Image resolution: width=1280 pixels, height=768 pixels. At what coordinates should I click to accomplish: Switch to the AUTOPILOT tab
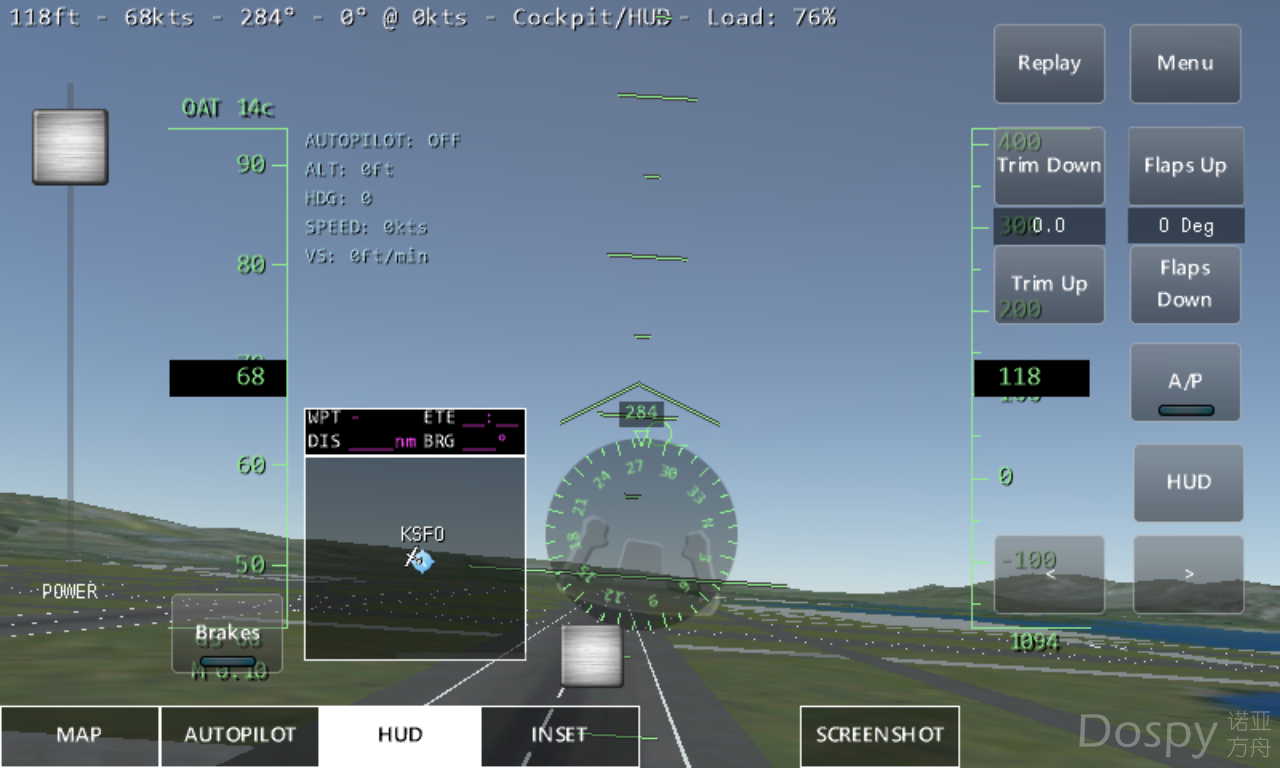click(x=240, y=735)
